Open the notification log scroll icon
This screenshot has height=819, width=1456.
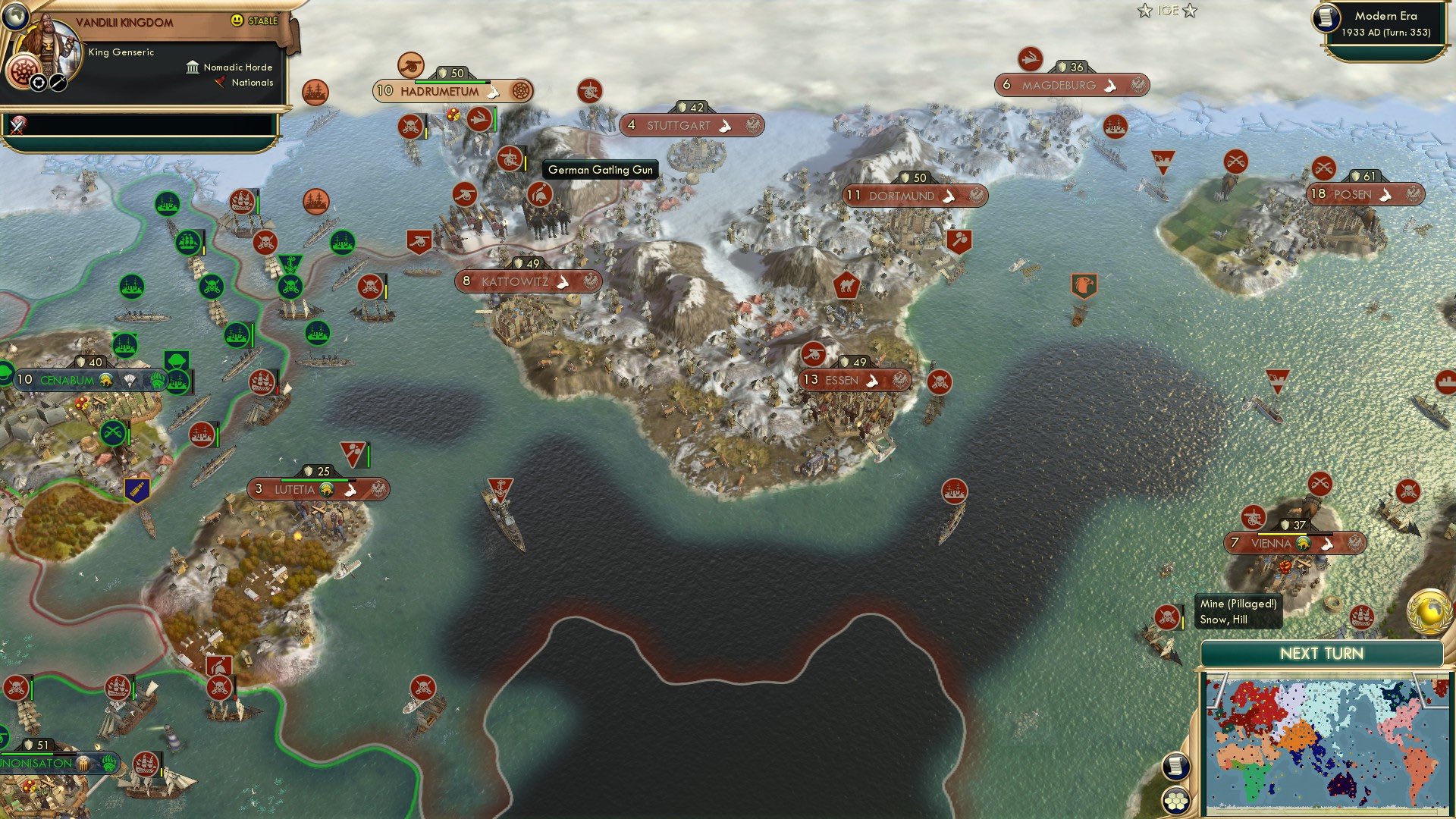[x=1175, y=766]
